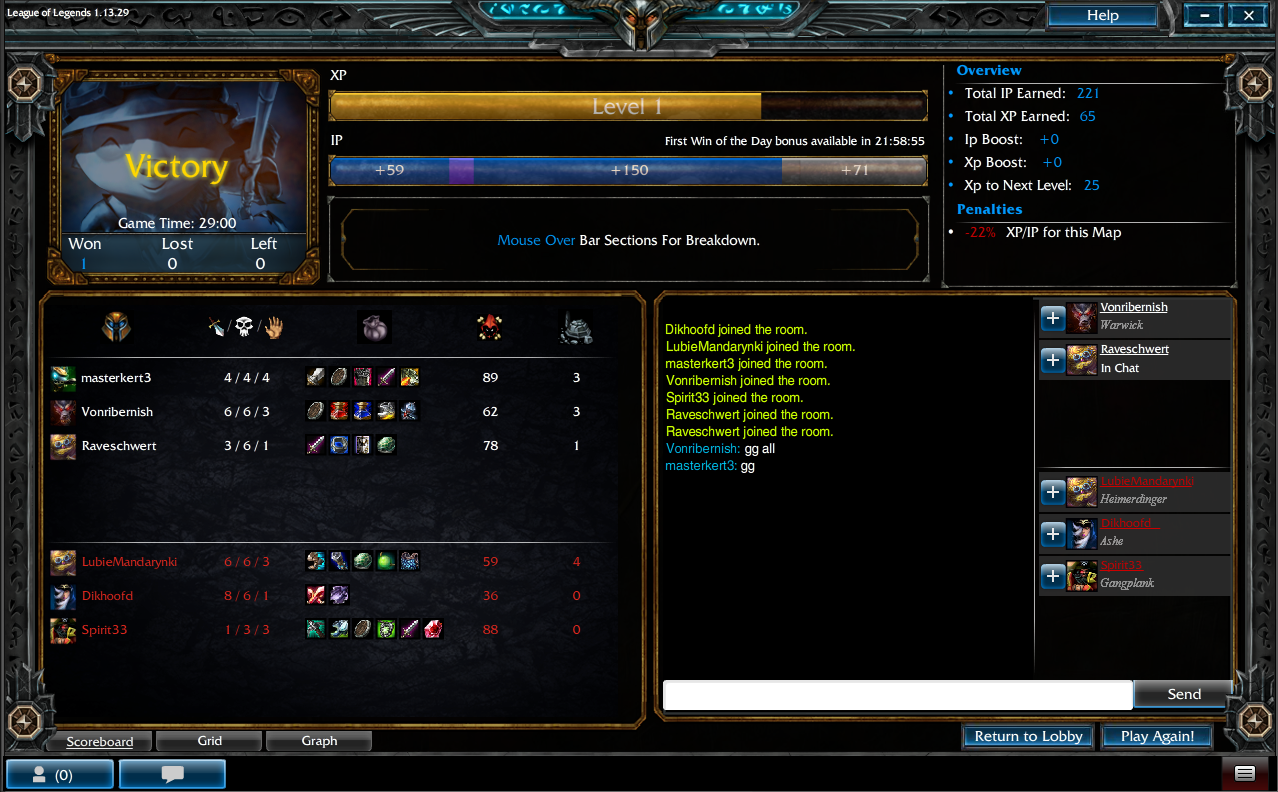Add Raveschwert with the plus button

1053,360
